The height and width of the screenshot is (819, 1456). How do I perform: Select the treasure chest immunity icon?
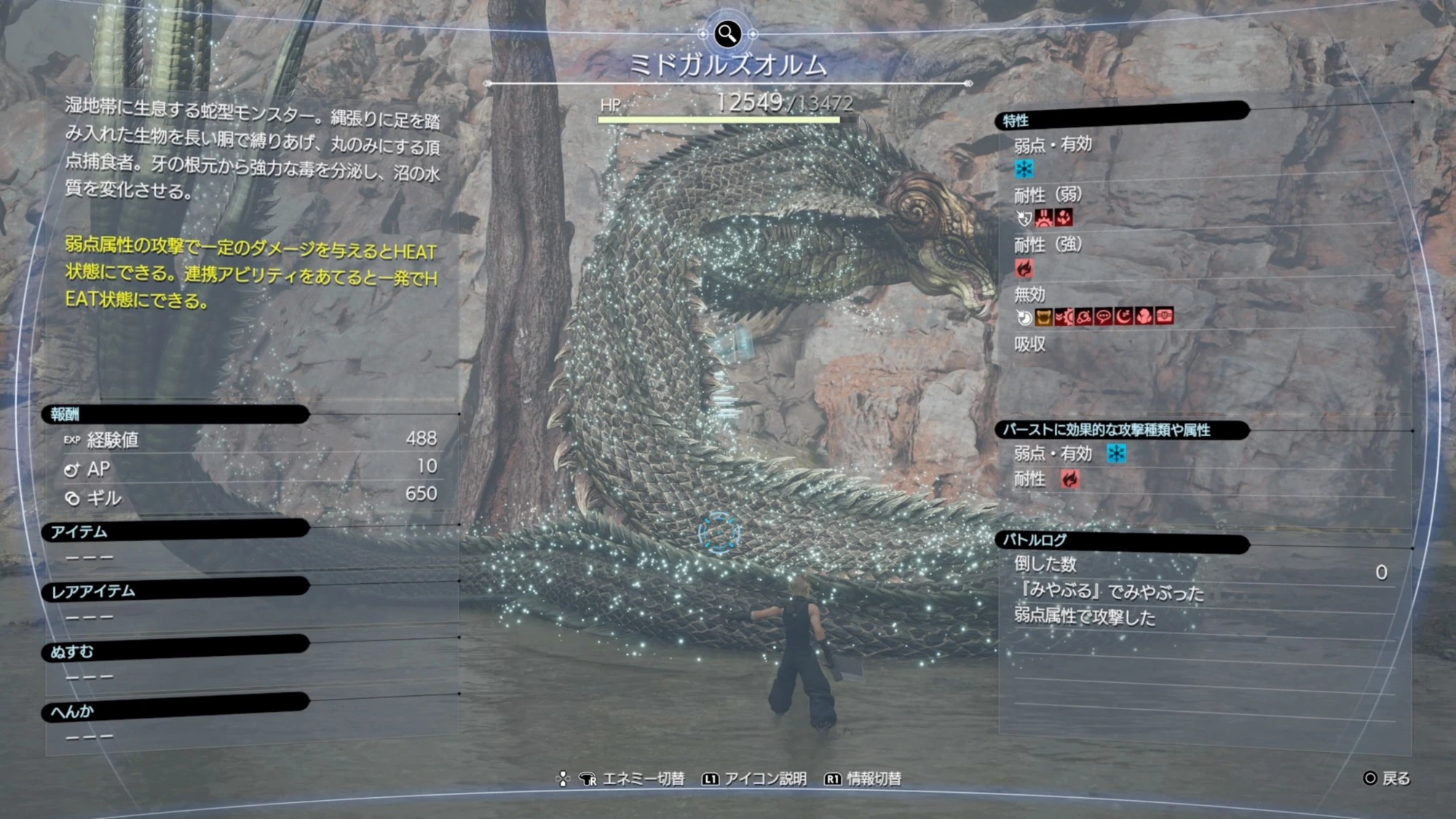tap(1164, 317)
